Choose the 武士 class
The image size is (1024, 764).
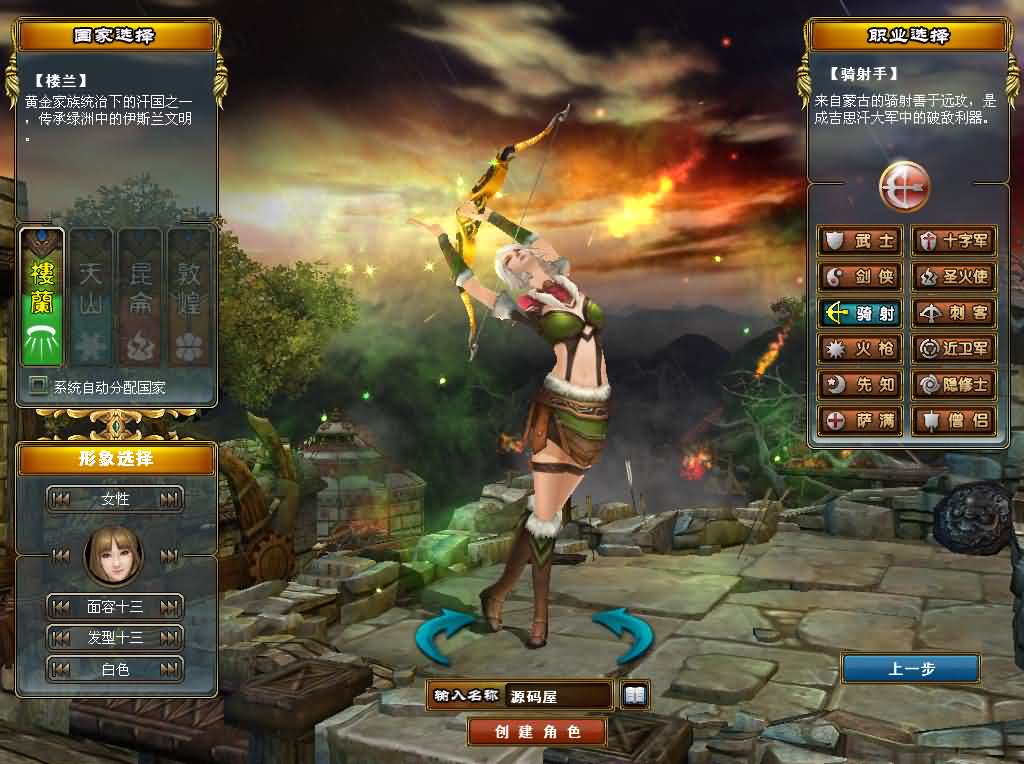coord(860,241)
